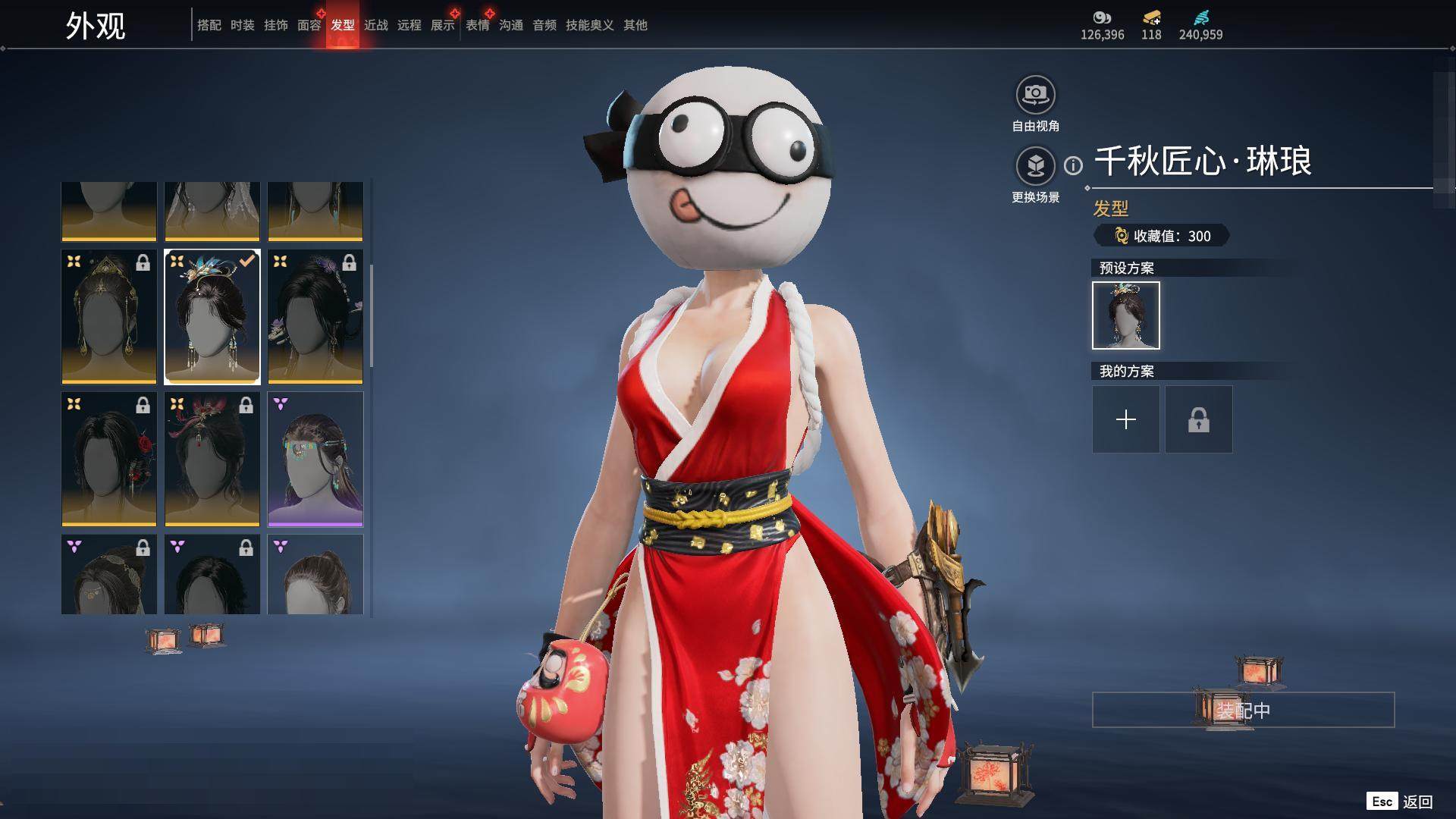
Task: Add a new scheme with the plus slot
Action: pyautogui.click(x=1125, y=419)
